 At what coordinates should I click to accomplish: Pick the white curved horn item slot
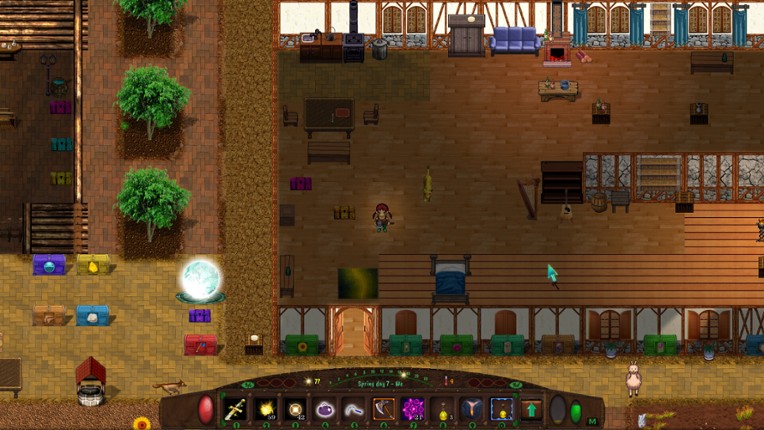(x=354, y=409)
